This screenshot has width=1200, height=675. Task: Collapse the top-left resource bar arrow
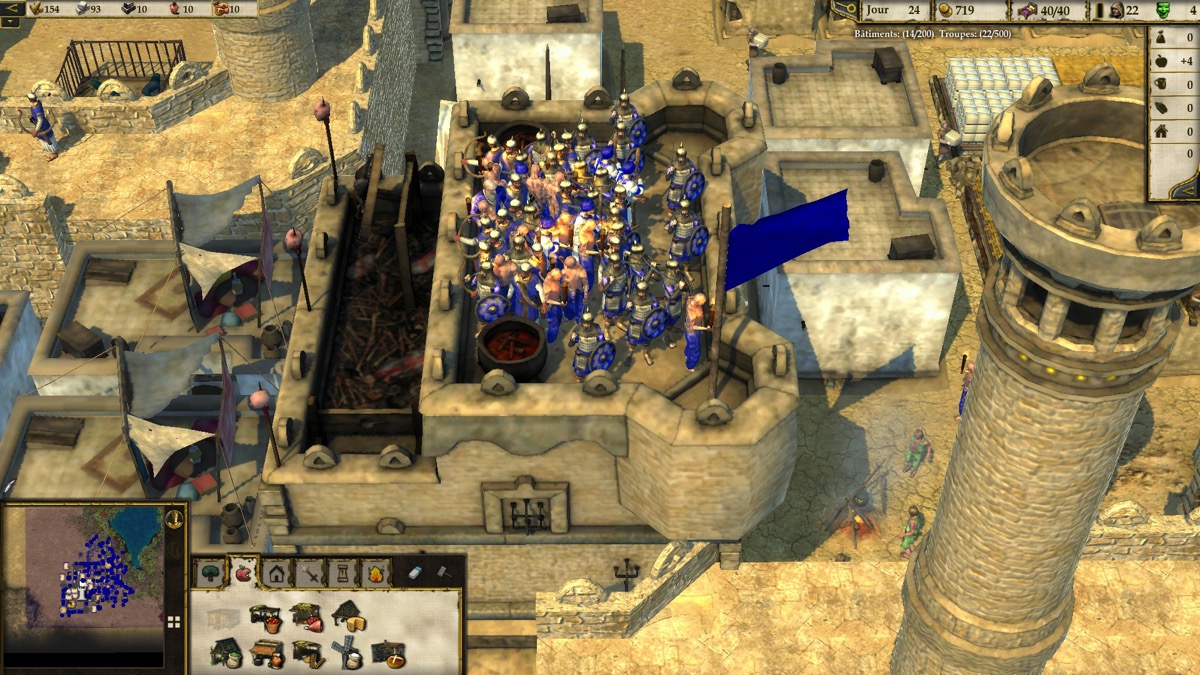coord(14,9)
